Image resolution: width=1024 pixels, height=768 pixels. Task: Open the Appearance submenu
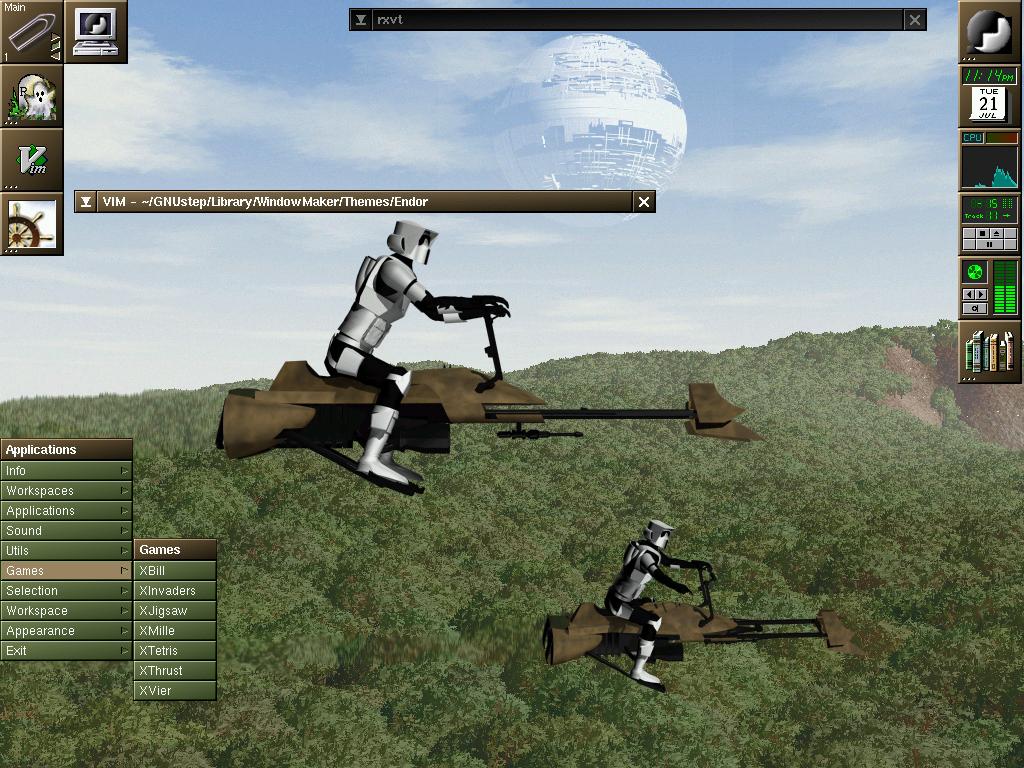(66, 631)
